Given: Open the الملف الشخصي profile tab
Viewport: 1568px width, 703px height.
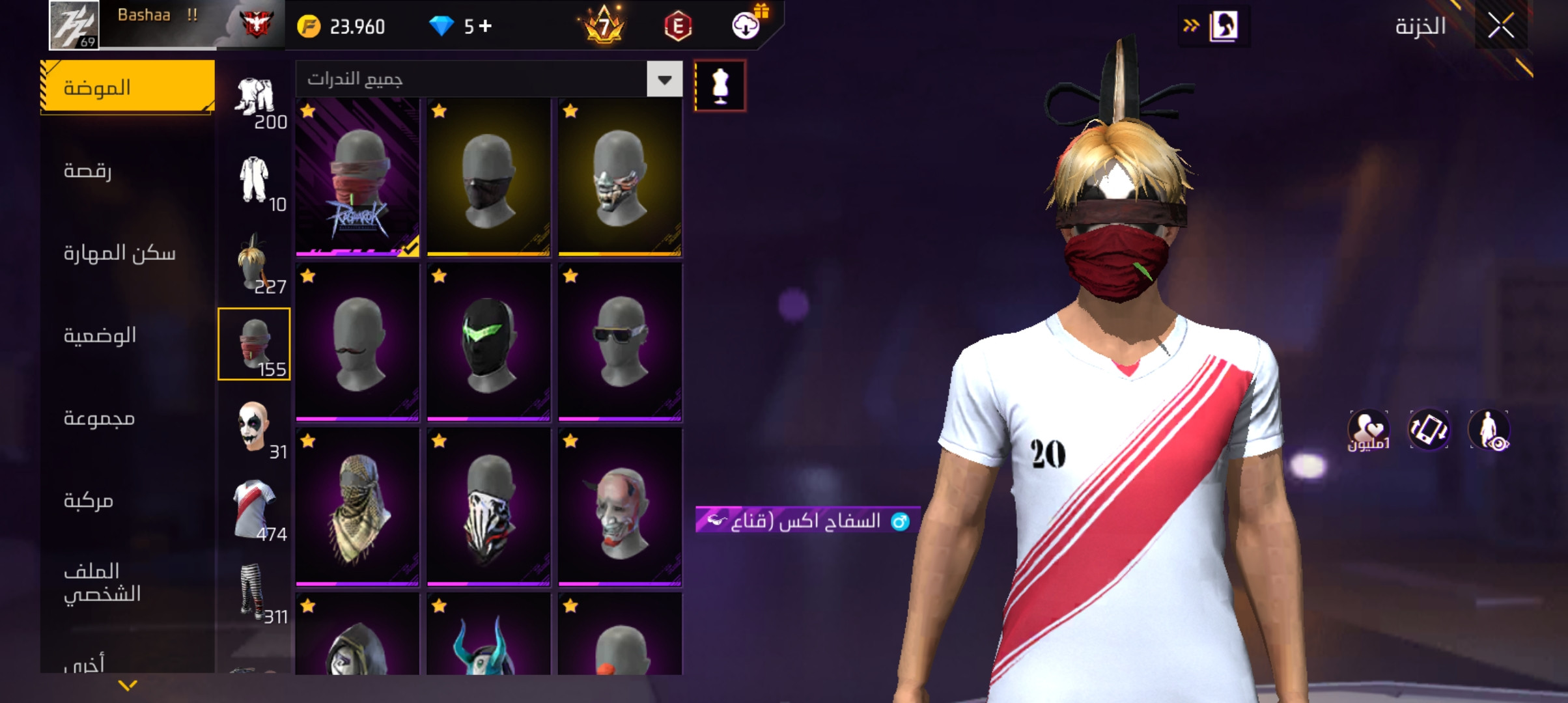Looking at the screenshot, I should 128,583.
